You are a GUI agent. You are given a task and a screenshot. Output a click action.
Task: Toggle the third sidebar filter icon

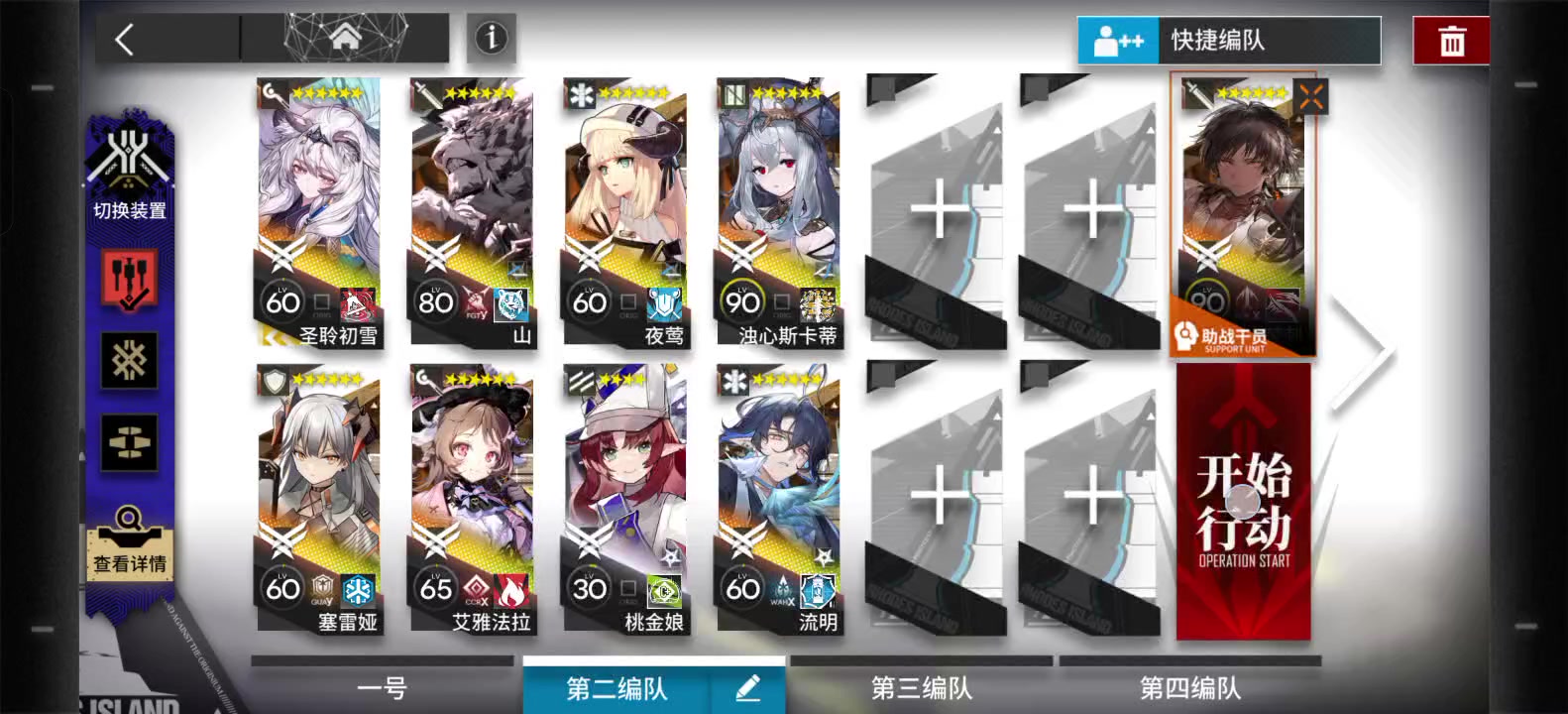pyautogui.click(x=130, y=443)
